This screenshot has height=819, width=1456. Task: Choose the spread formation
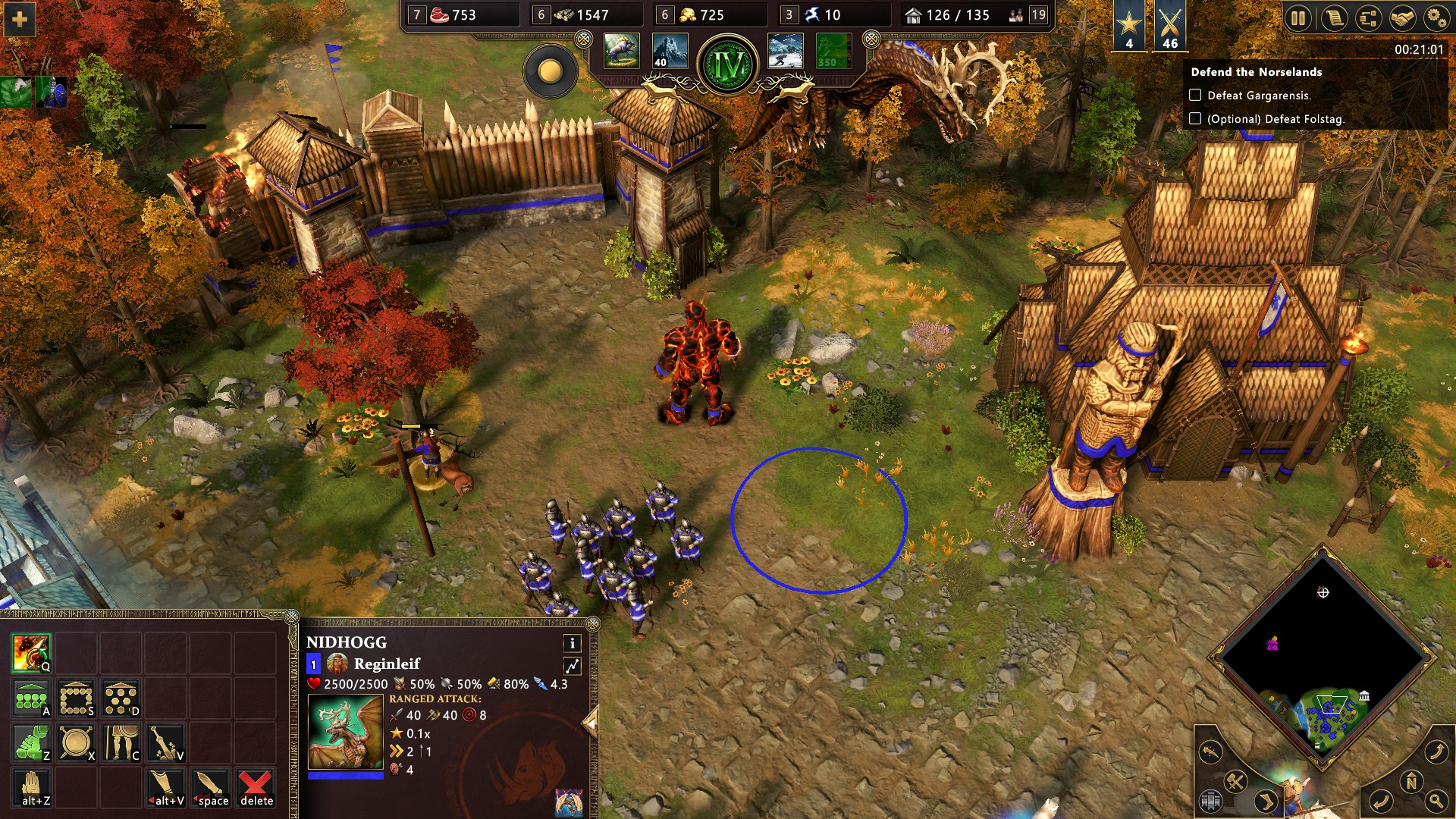click(121, 698)
